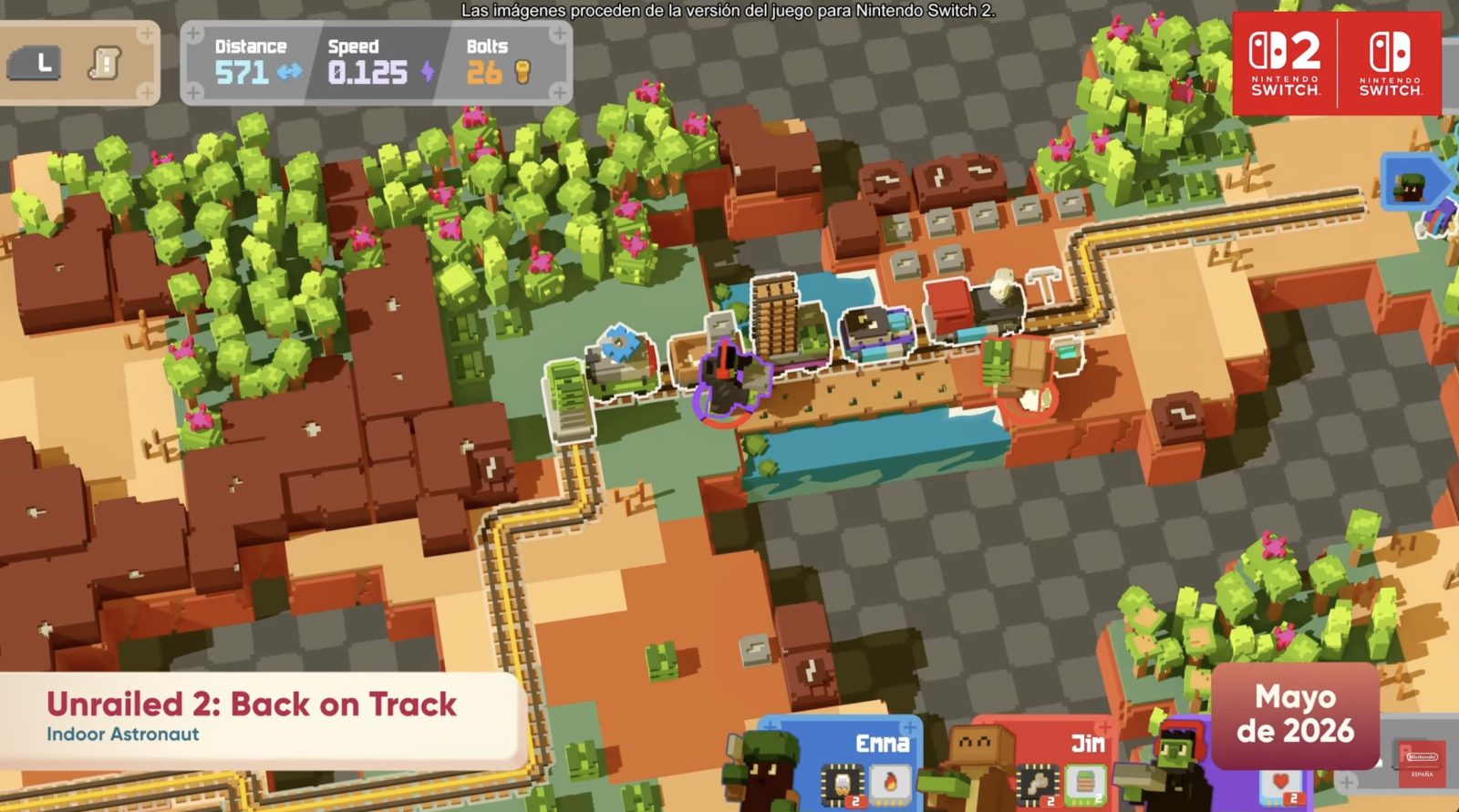Select Emma's player name tab
The width and height of the screenshot is (1459, 812).
tap(884, 742)
